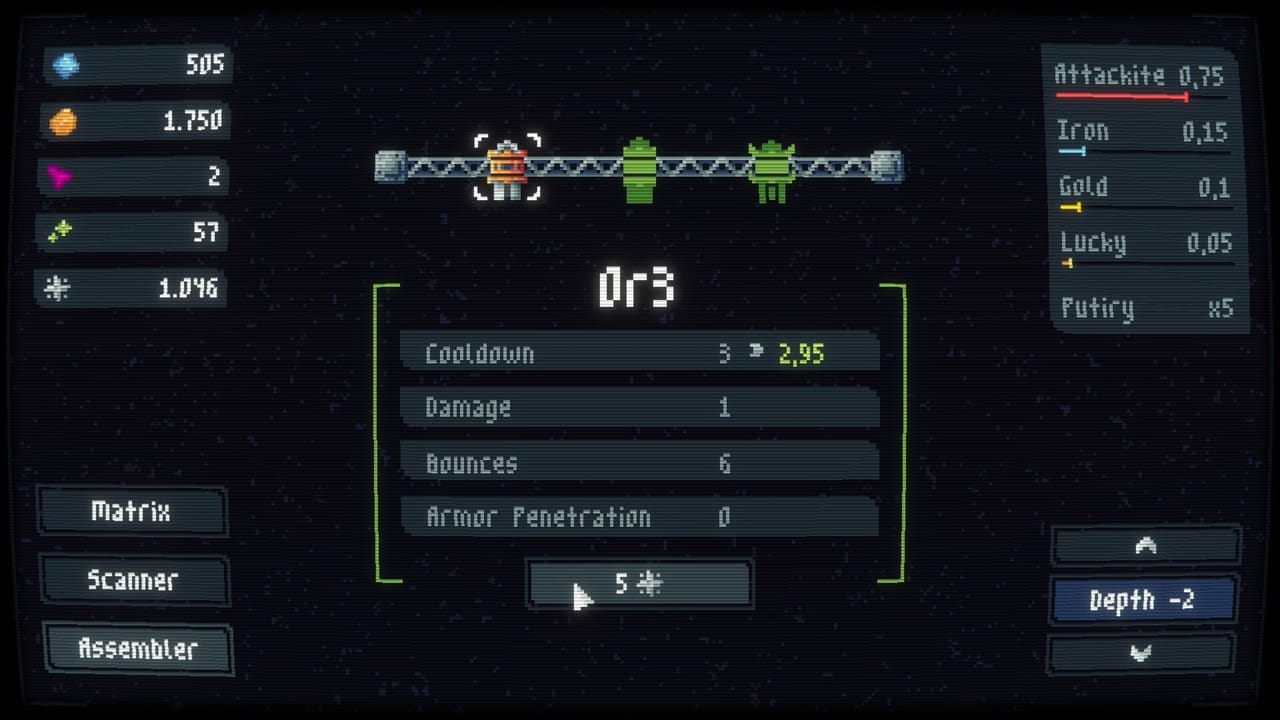Screen dimensions: 1280x720
Task: Open the Matrix panel
Action: coord(132,512)
